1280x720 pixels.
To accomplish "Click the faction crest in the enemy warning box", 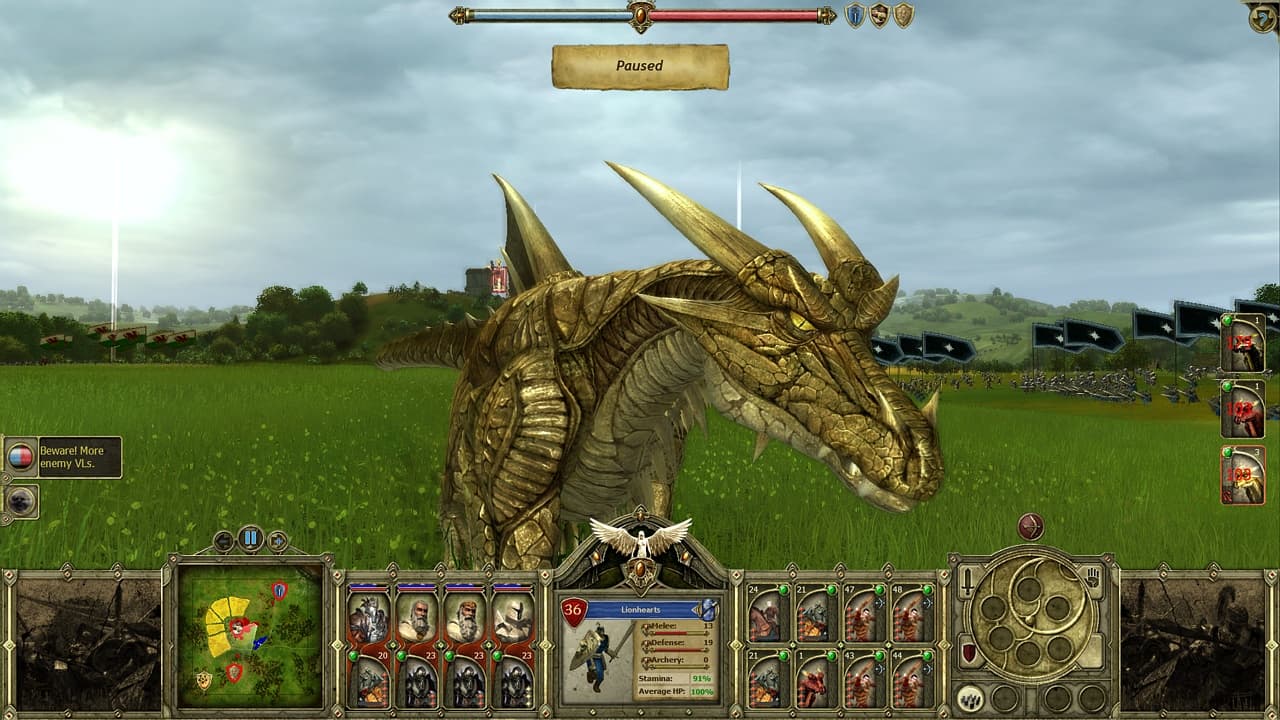I will coord(22,457).
